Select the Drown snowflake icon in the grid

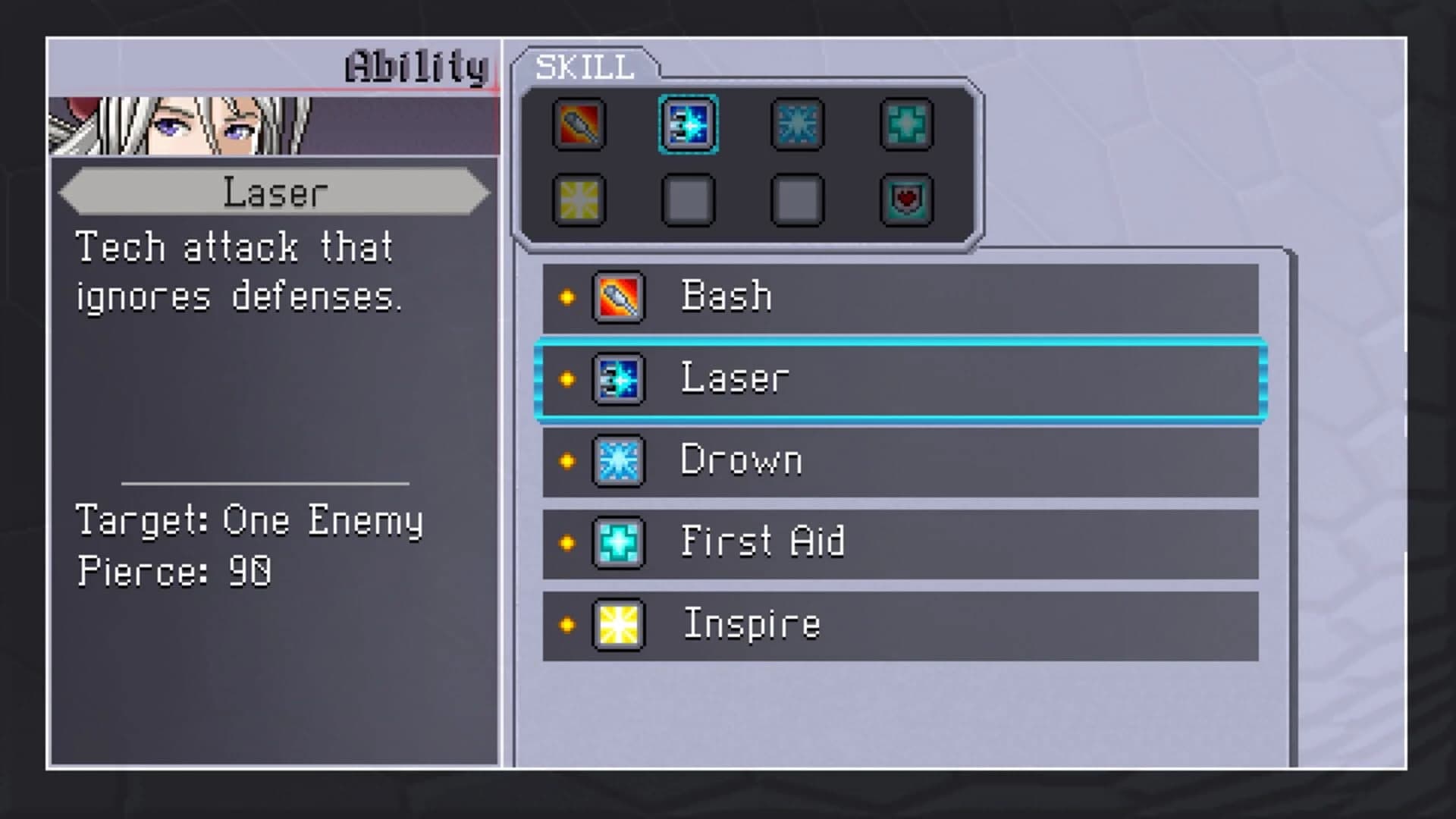(795, 126)
